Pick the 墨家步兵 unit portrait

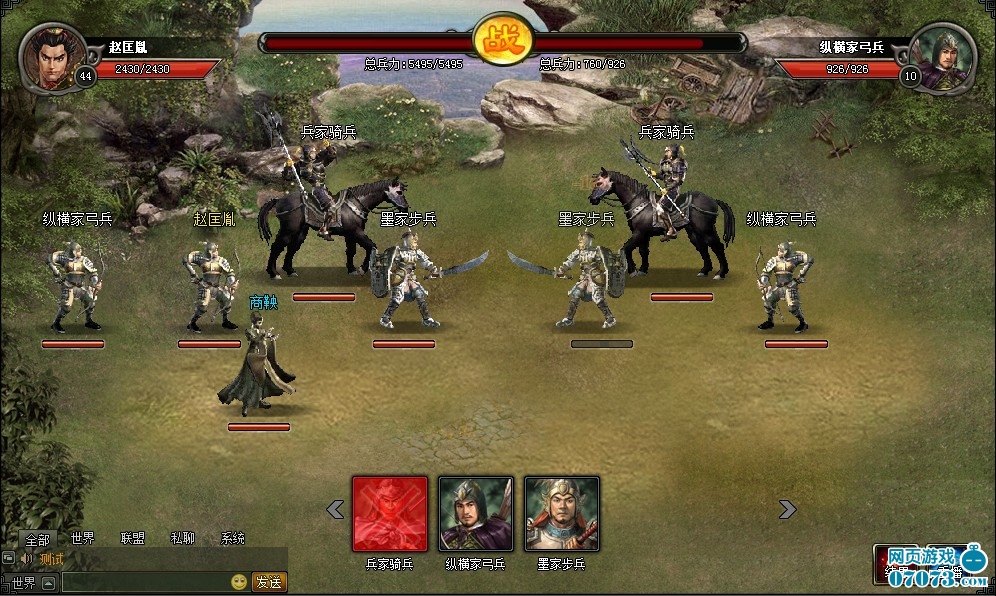tap(562, 513)
